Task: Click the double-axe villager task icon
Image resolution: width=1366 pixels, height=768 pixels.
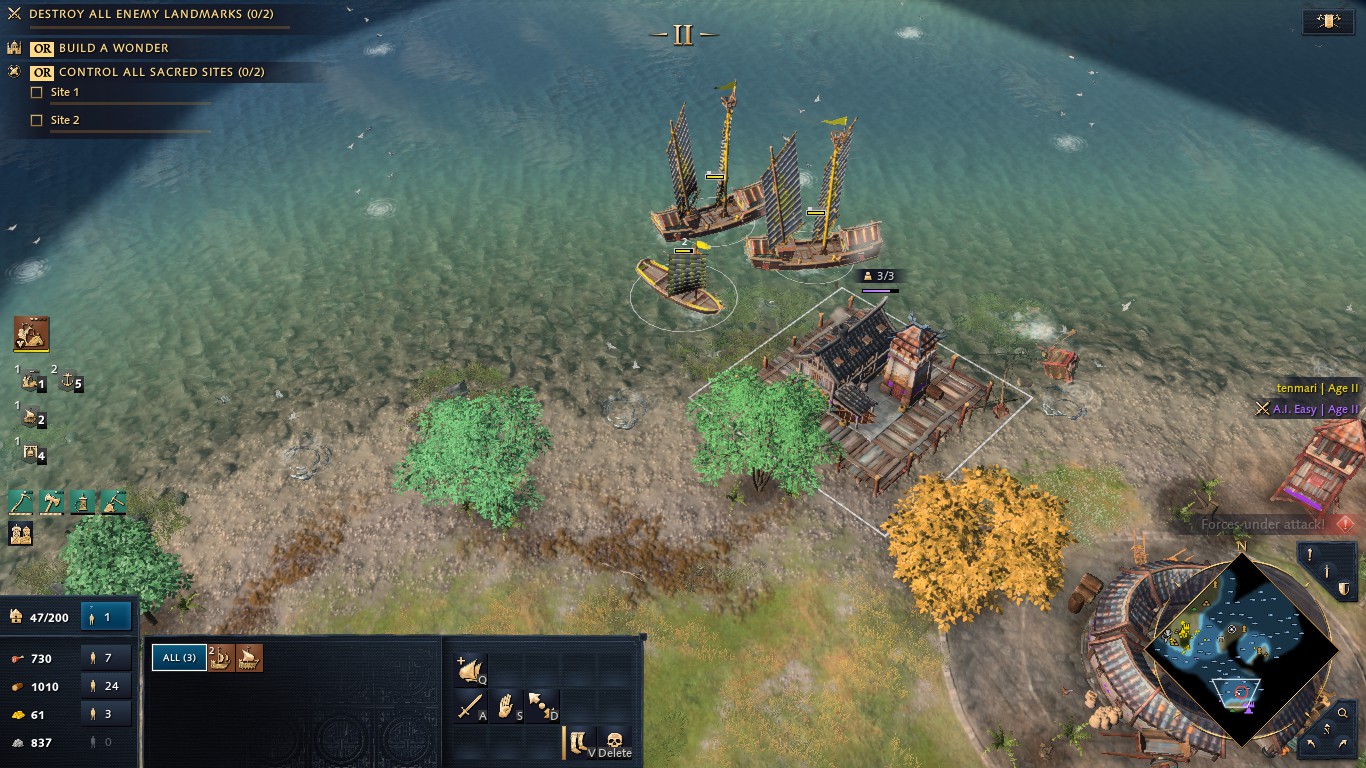Action: 52,502
